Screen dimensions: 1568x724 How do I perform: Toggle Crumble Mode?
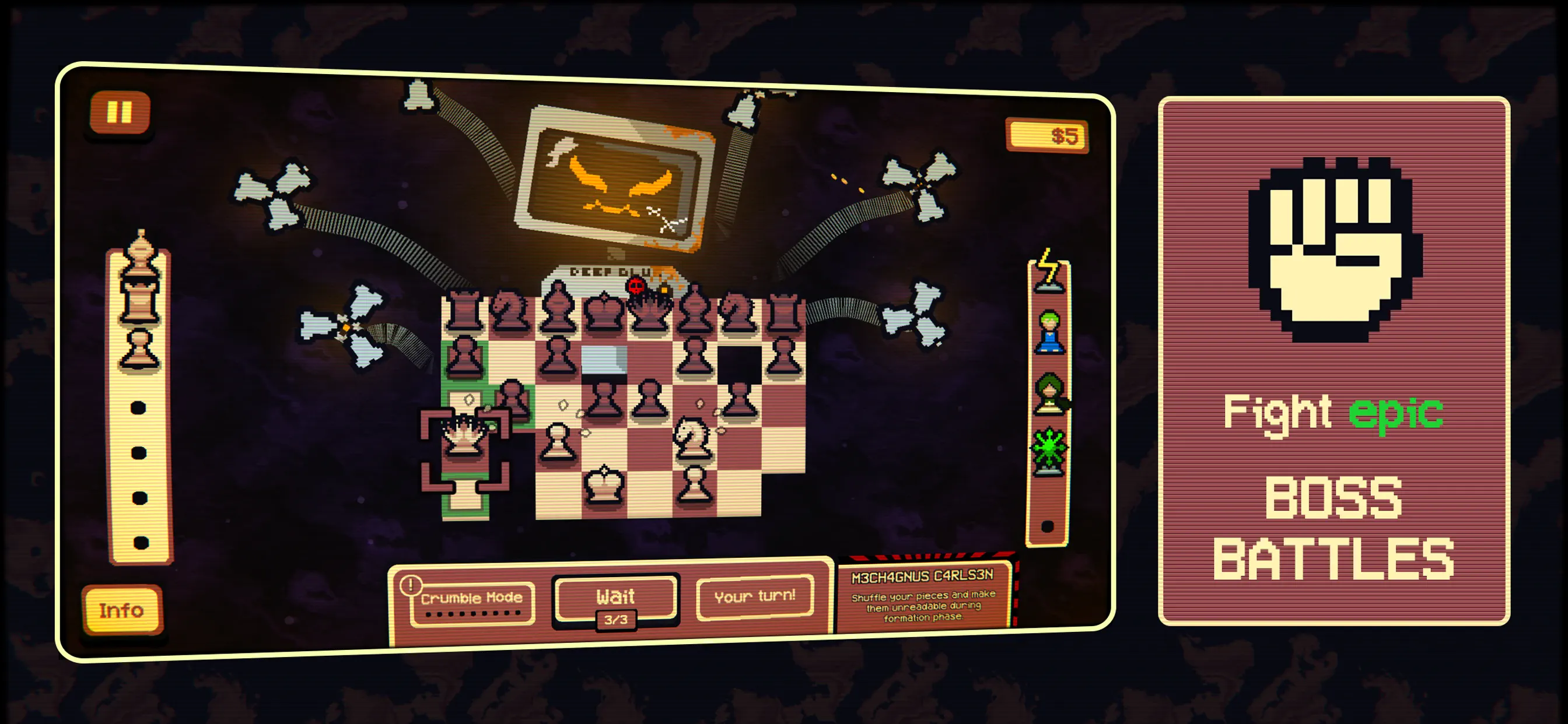[x=472, y=598]
